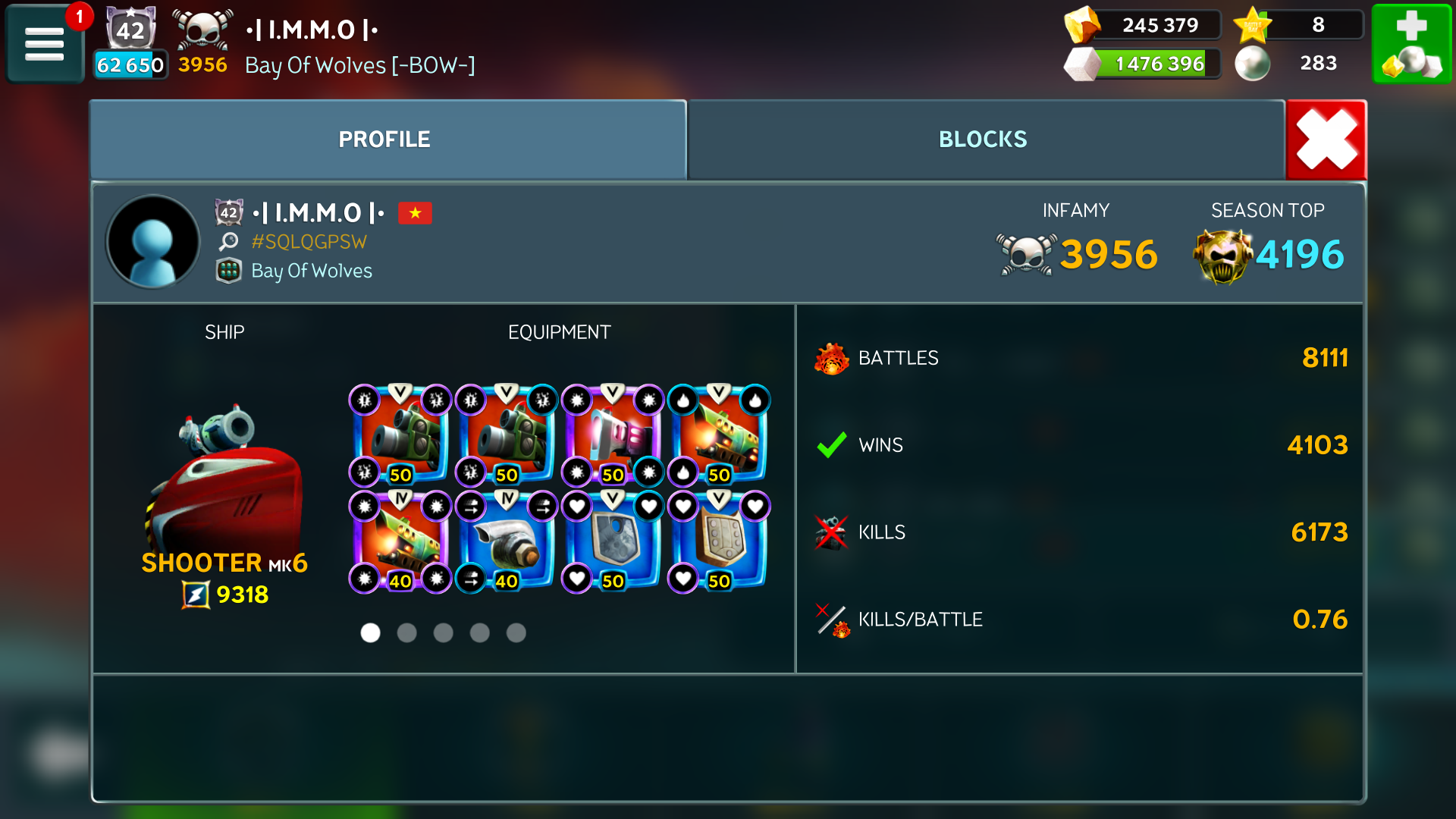
Task: Close the profile window with red X
Action: pos(1326,140)
